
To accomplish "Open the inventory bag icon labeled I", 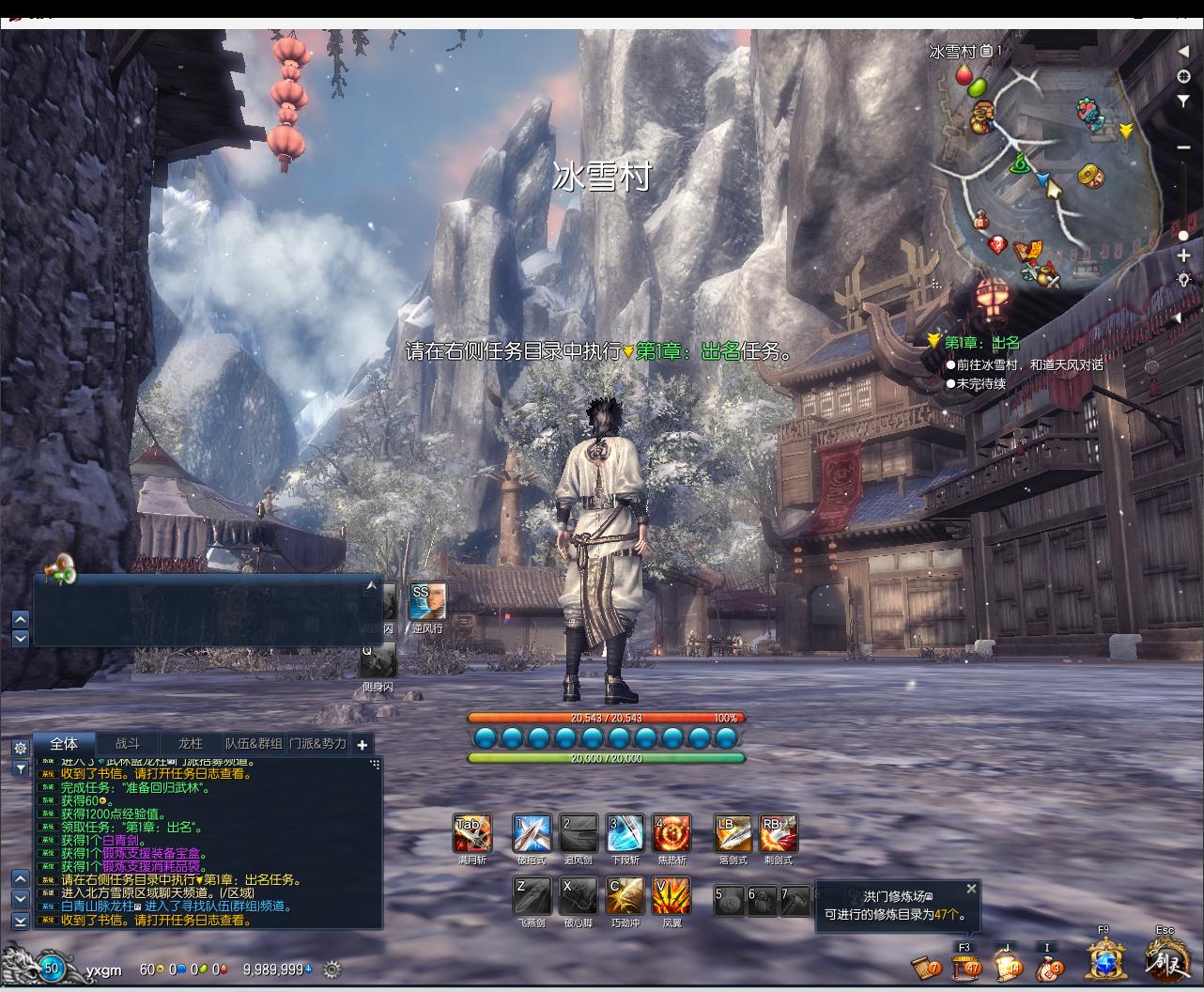I will click(x=1049, y=966).
